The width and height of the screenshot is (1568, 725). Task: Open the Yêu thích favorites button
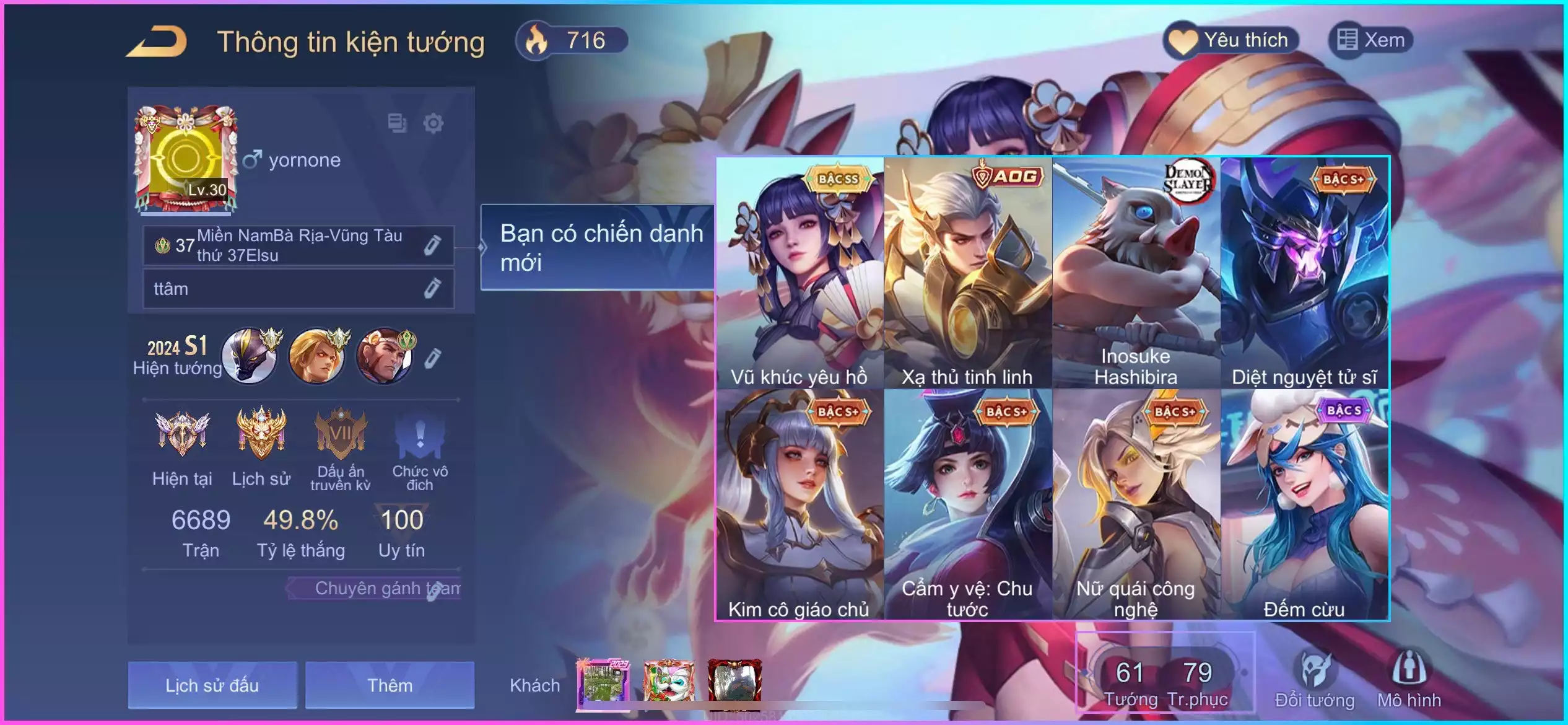tap(1231, 40)
